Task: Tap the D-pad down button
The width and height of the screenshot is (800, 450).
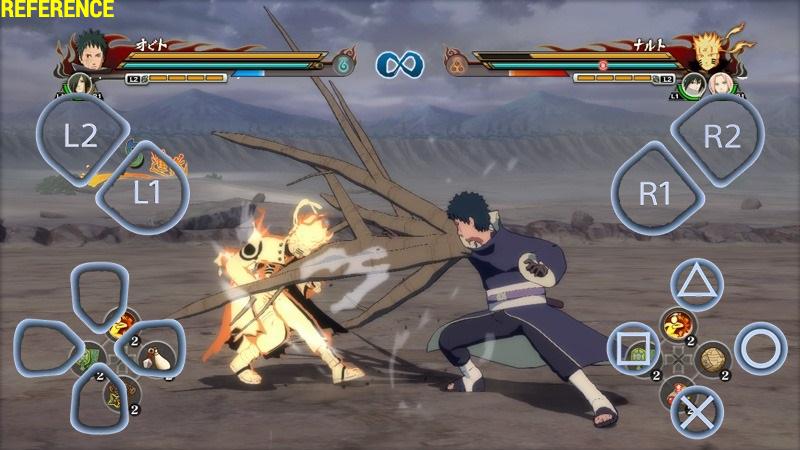Action: tap(100, 402)
